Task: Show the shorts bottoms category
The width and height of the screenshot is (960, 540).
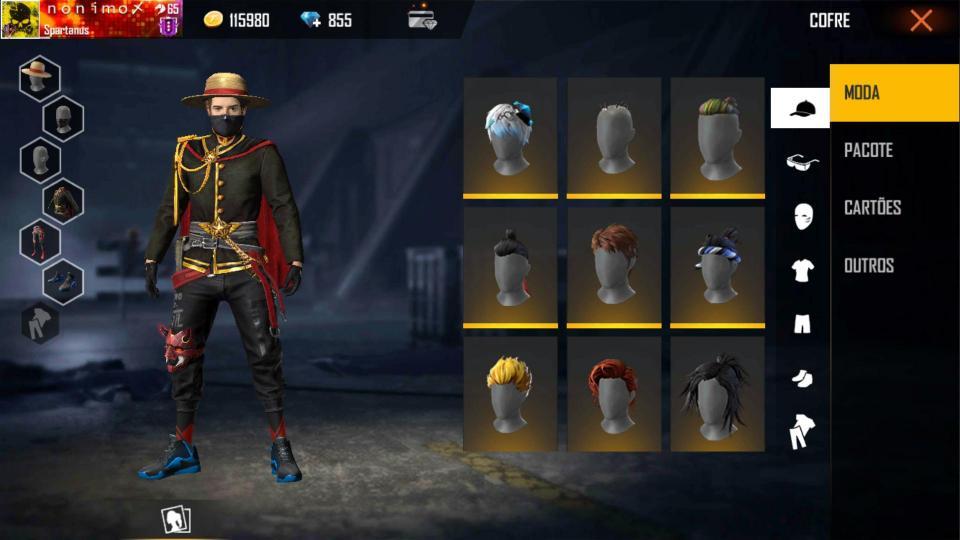Action: (802, 323)
